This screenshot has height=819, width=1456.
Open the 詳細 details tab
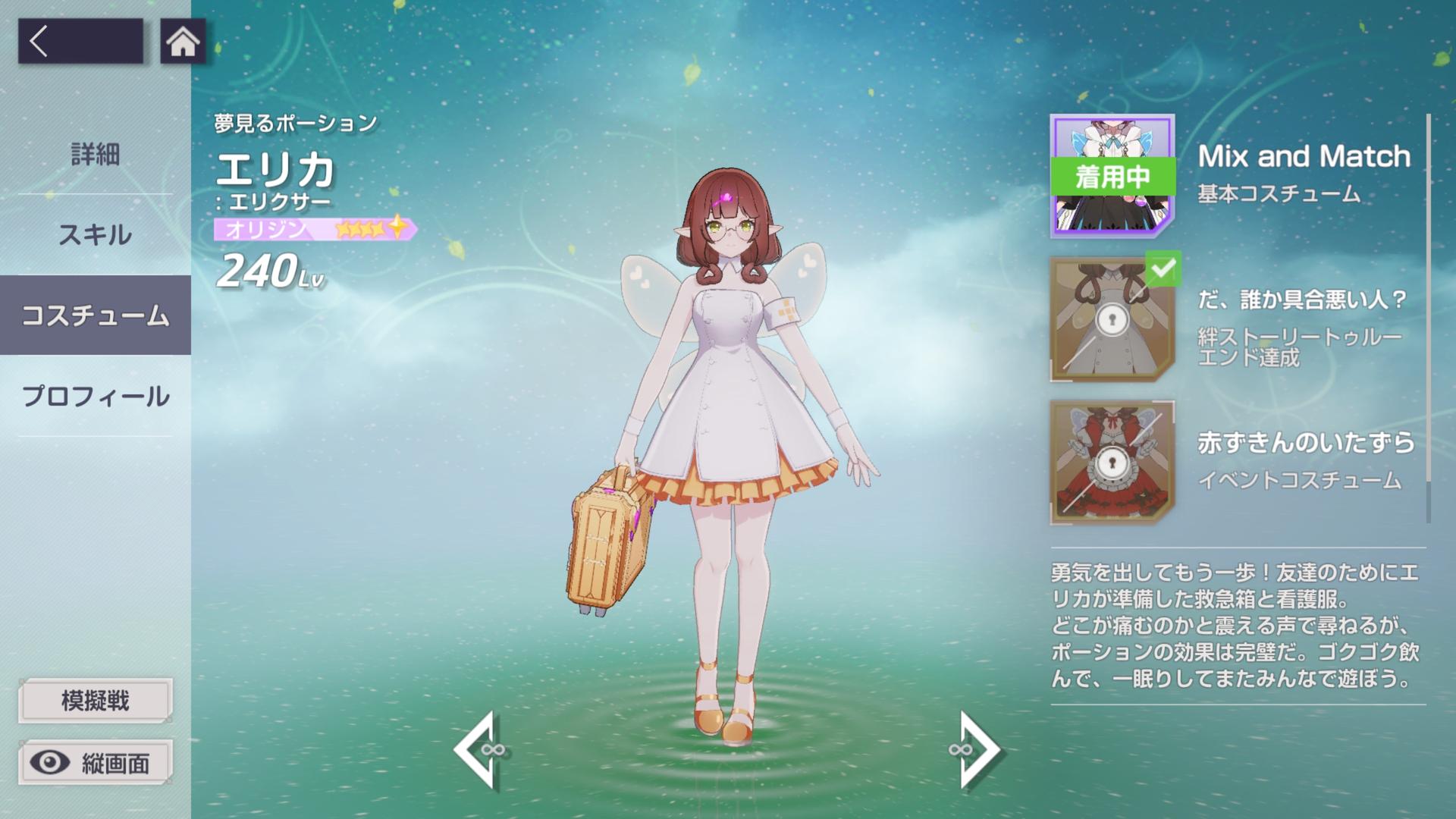coord(96,155)
